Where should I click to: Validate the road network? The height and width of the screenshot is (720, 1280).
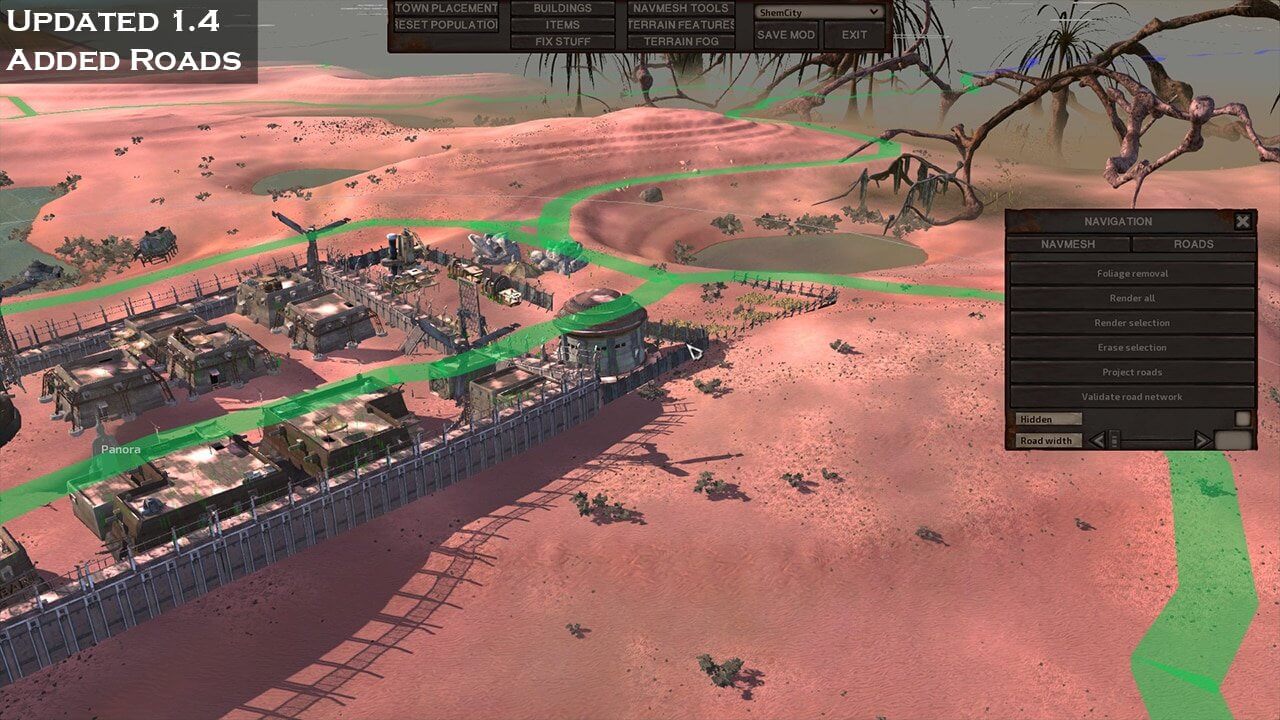[1132, 397]
